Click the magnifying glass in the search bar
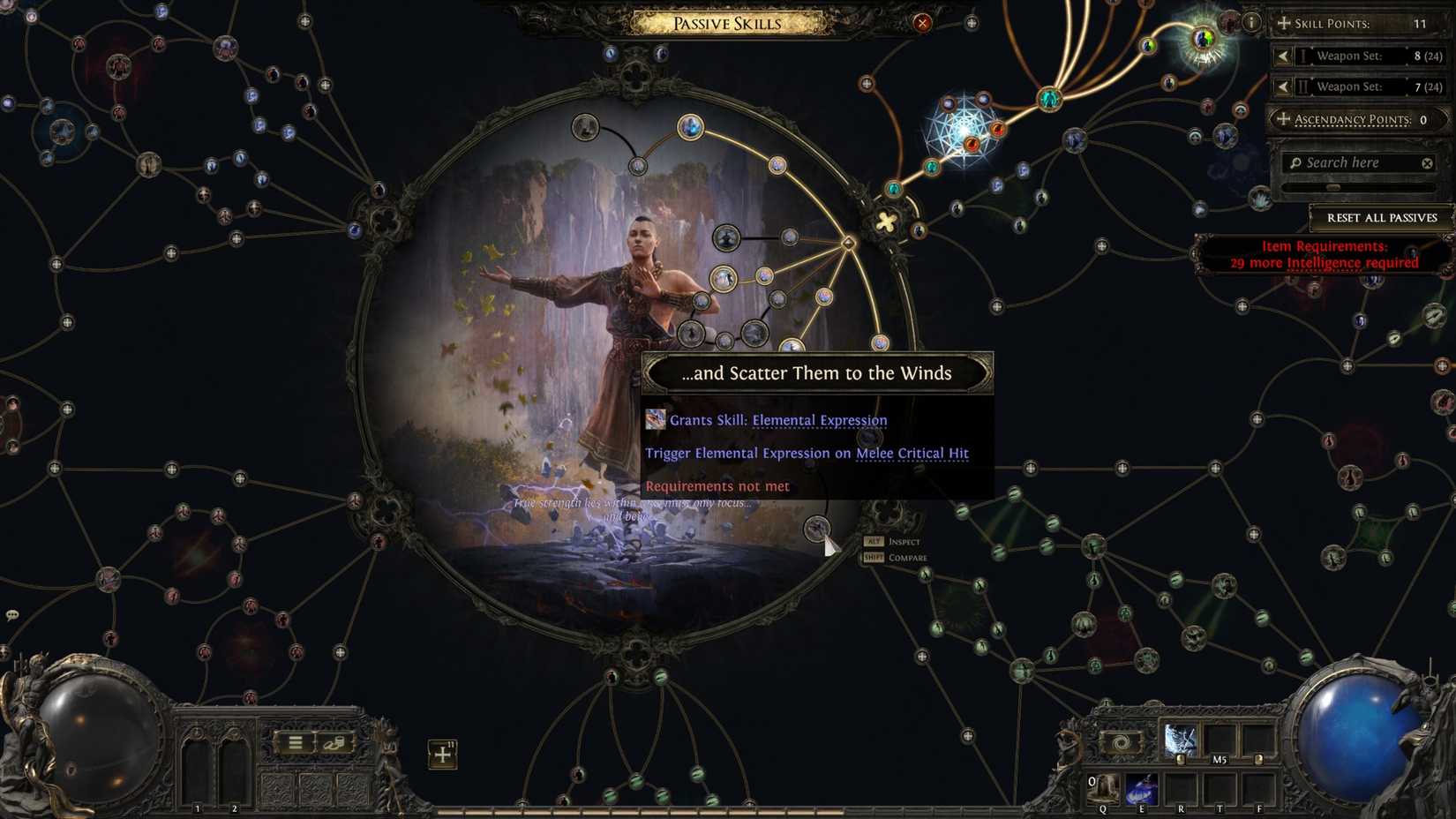The height and width of the screenshot is (819, 1456). (x=1296, y=162)
